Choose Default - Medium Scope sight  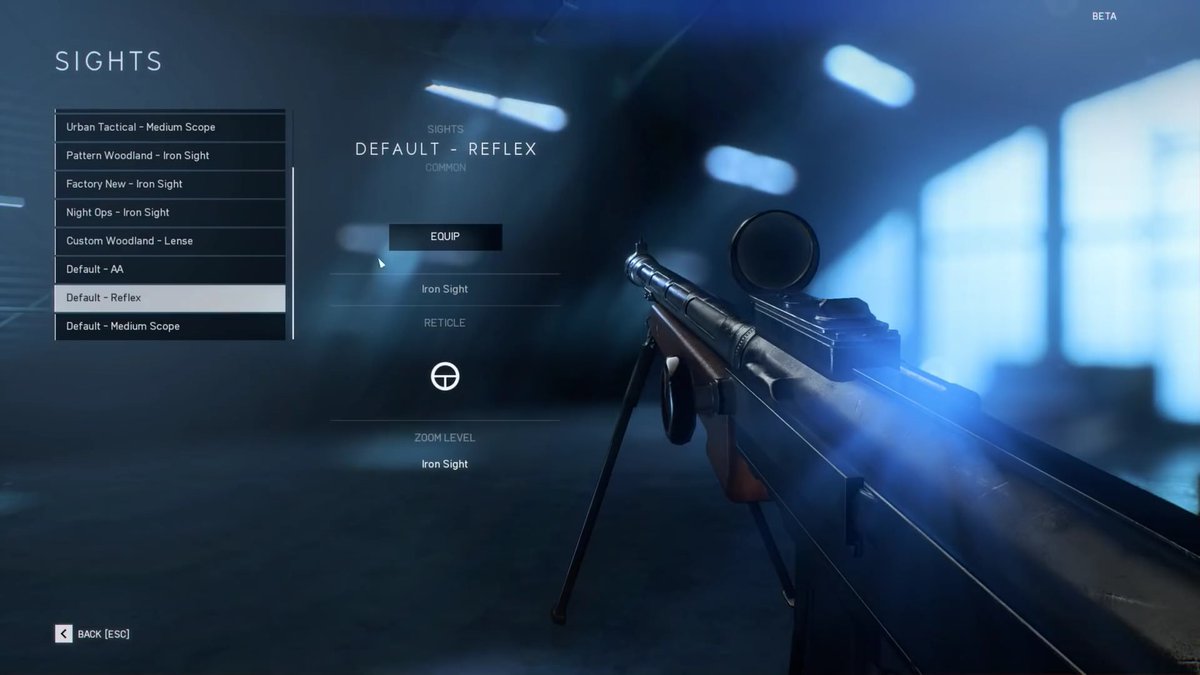coord(170,326)
